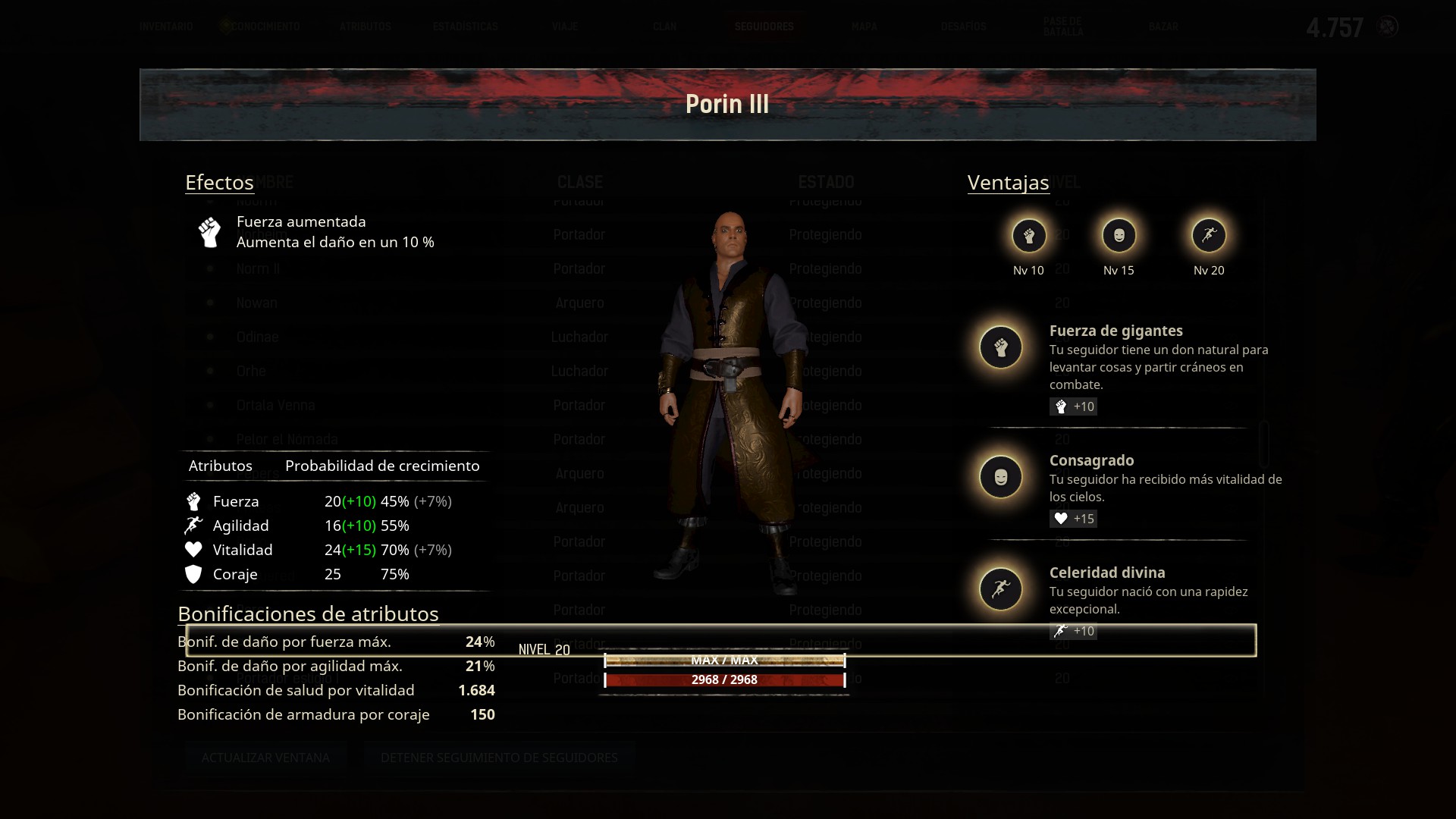1456x819 pixels.
Task: Open the Pase de Batalla tab
Action: coord(1062,27)
